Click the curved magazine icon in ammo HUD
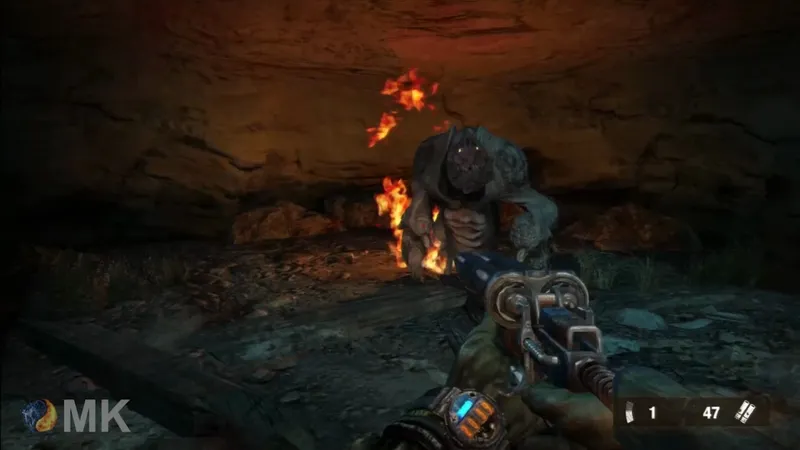Viewport: 800px width, 450px height. (629, 410)
